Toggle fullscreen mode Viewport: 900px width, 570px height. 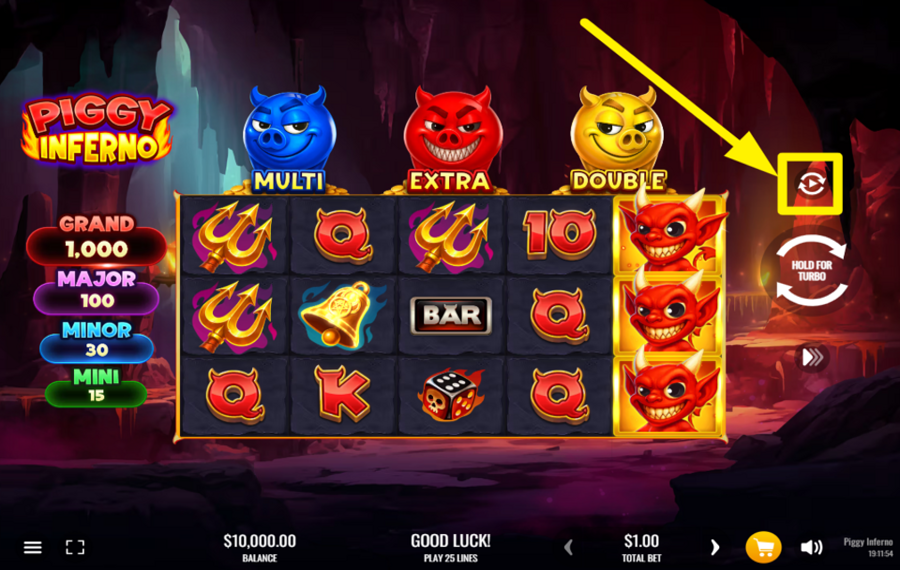pyautogui.click(x=75, y=547)
